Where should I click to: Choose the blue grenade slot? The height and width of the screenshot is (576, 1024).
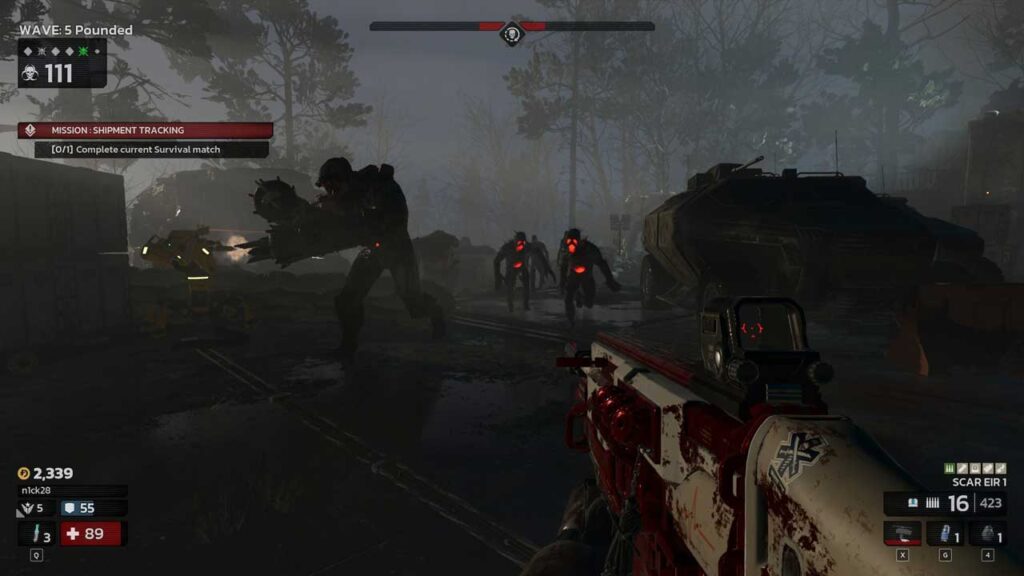click(944, 533)
